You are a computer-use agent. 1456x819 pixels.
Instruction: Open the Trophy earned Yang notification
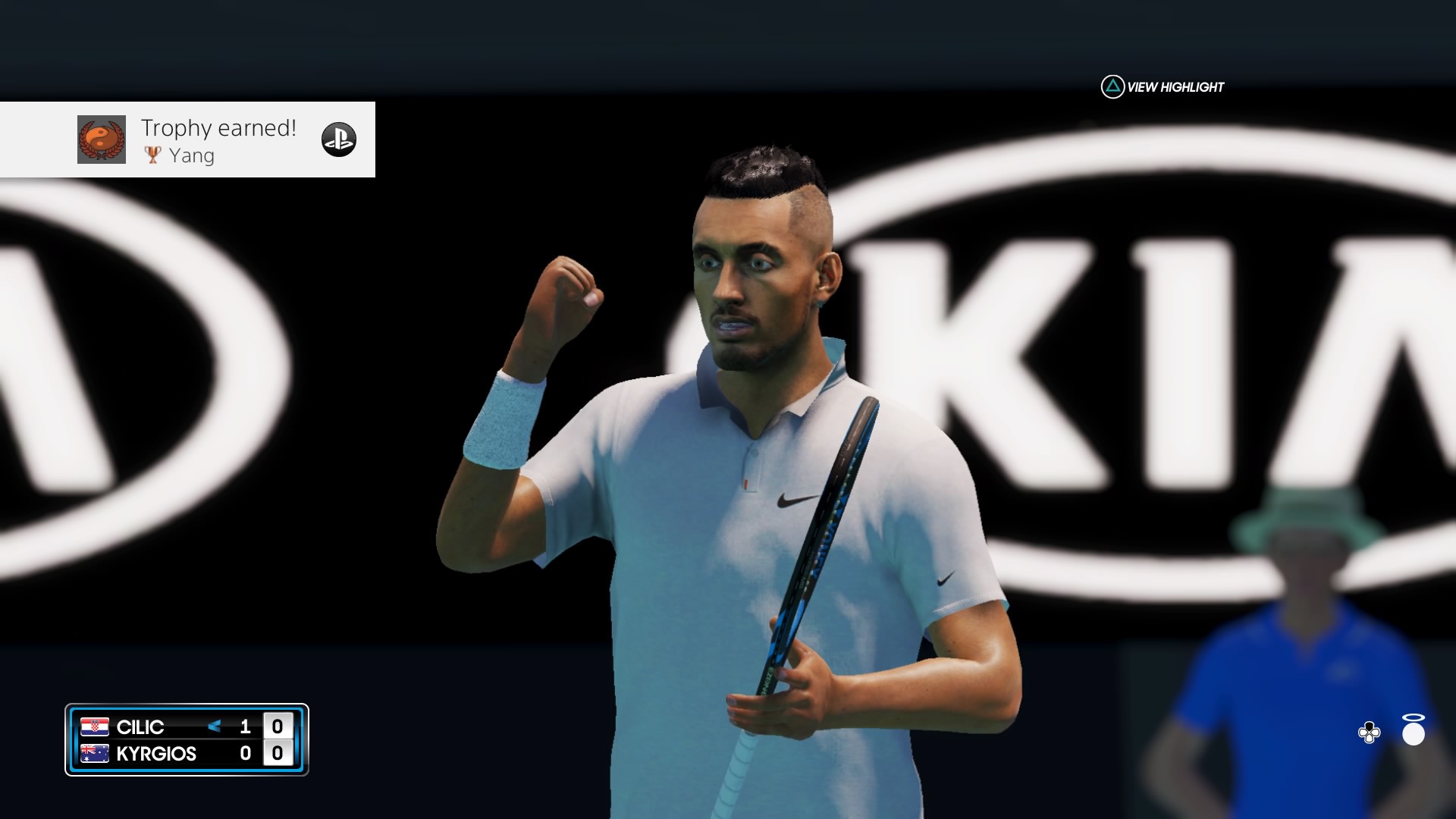click(x=220, y=140)
